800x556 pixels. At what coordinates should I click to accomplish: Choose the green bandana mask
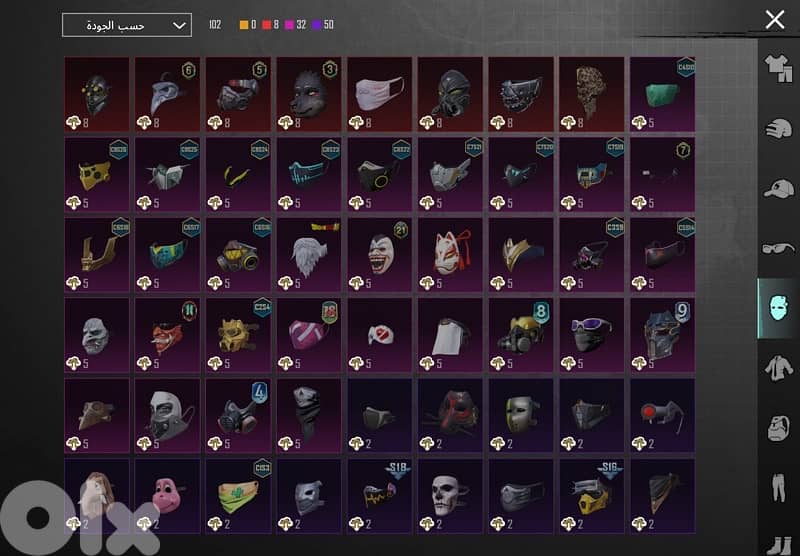click(238, 492)
